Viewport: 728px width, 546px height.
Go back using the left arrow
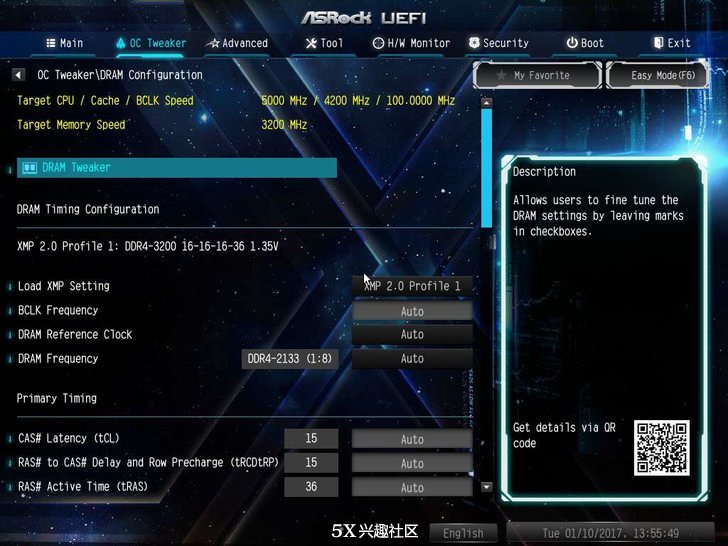(x=18, y=75)
